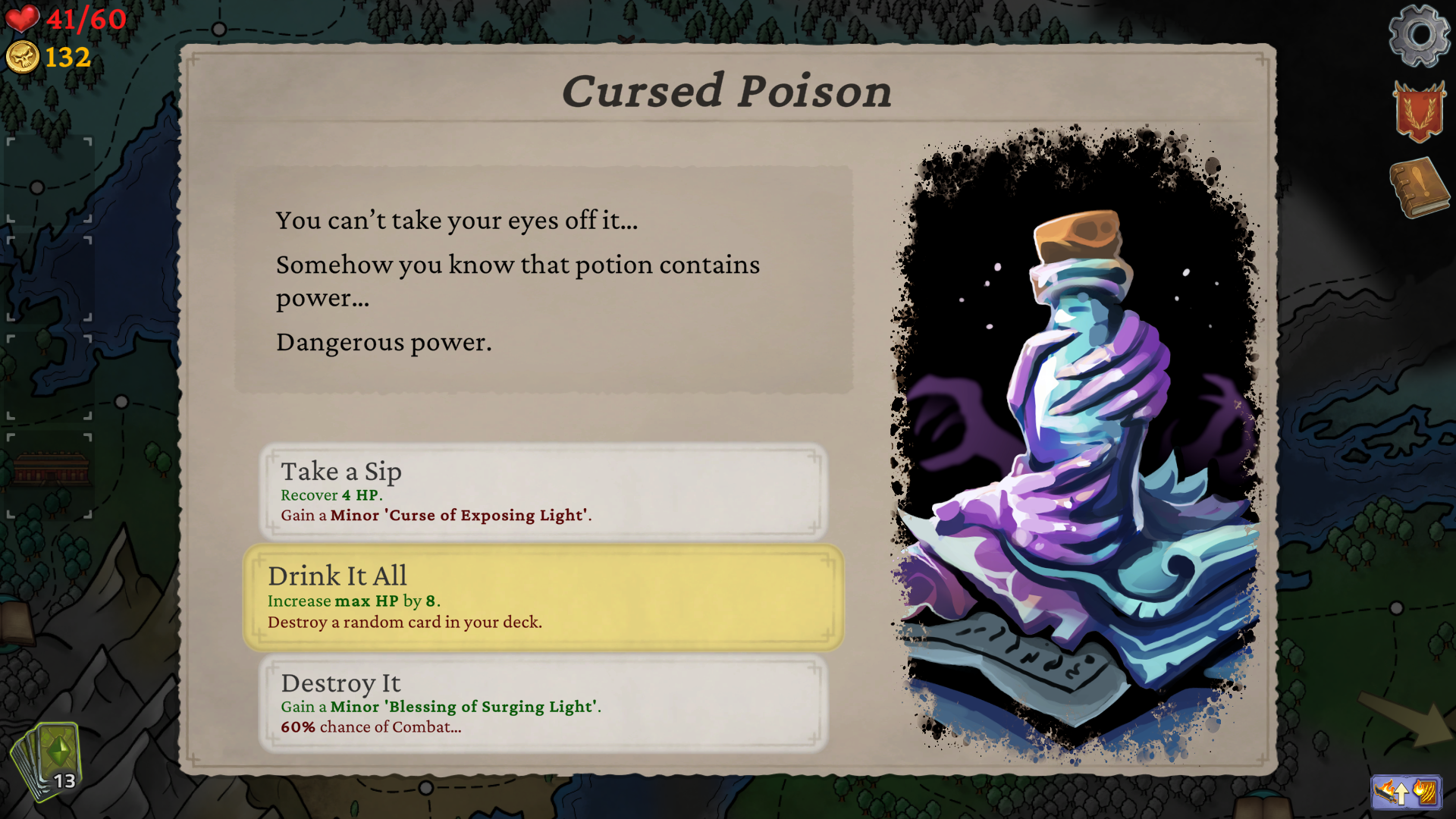Click the blue upgrade icon button
The width and height of the screenshot is (1456, 819).
[1406, 792]
